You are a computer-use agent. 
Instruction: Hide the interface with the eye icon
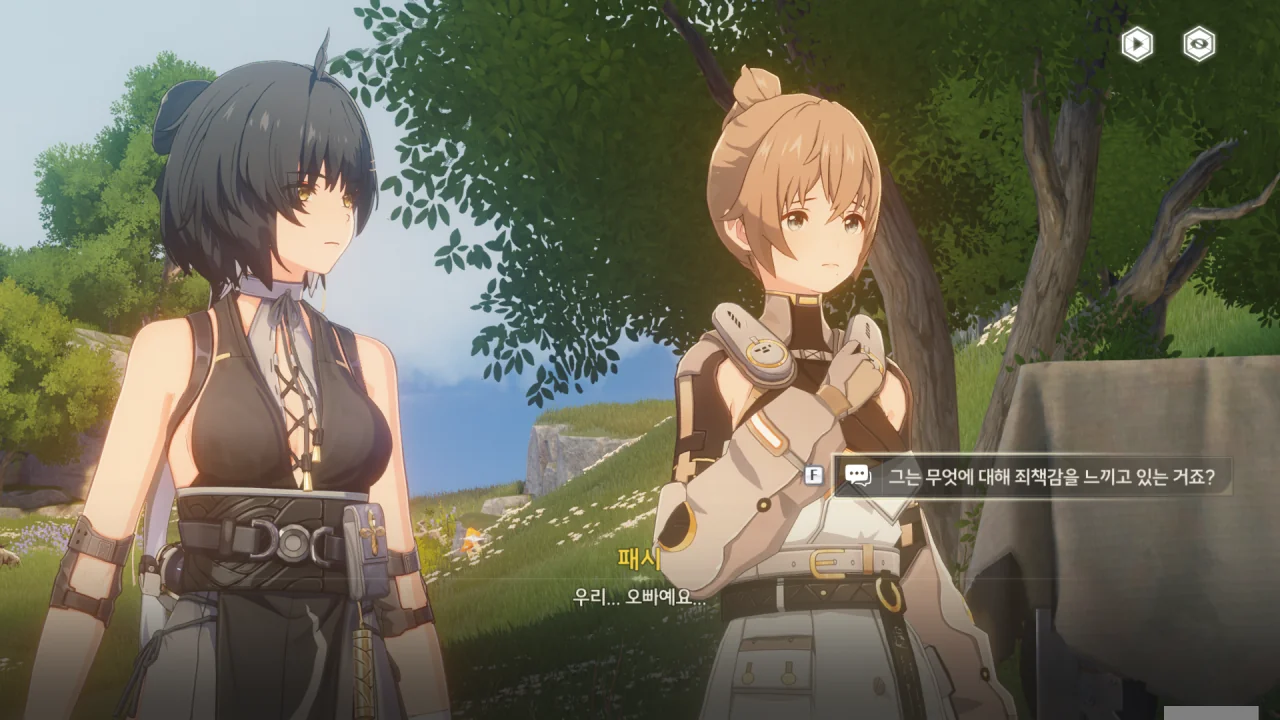pyautogui.click(x=1199, y=44)
